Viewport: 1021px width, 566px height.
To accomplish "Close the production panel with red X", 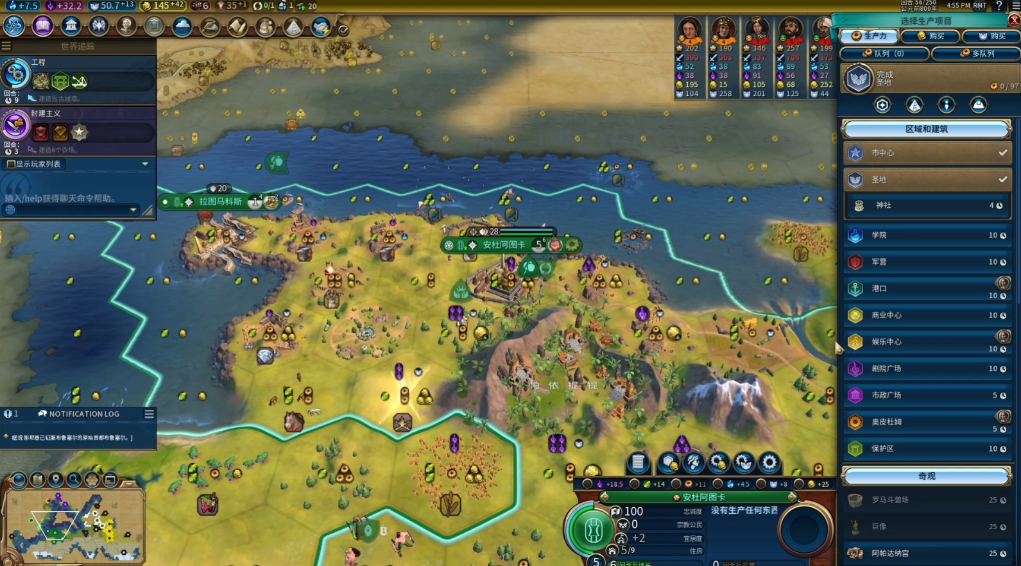I will pyautogui.click(x=1013, y=20).
